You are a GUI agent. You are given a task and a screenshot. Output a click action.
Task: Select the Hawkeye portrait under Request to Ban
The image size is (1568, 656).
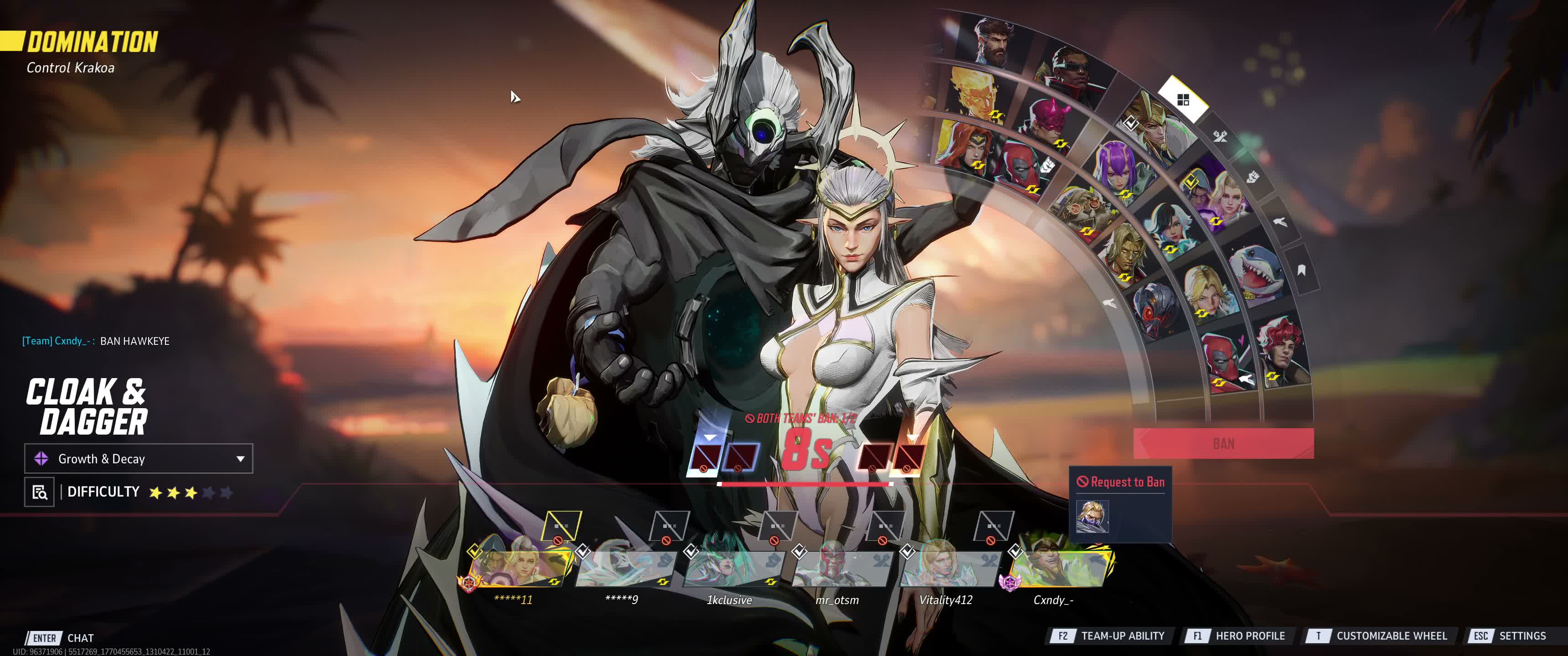pyautogui.click(x=1092, y=516)
